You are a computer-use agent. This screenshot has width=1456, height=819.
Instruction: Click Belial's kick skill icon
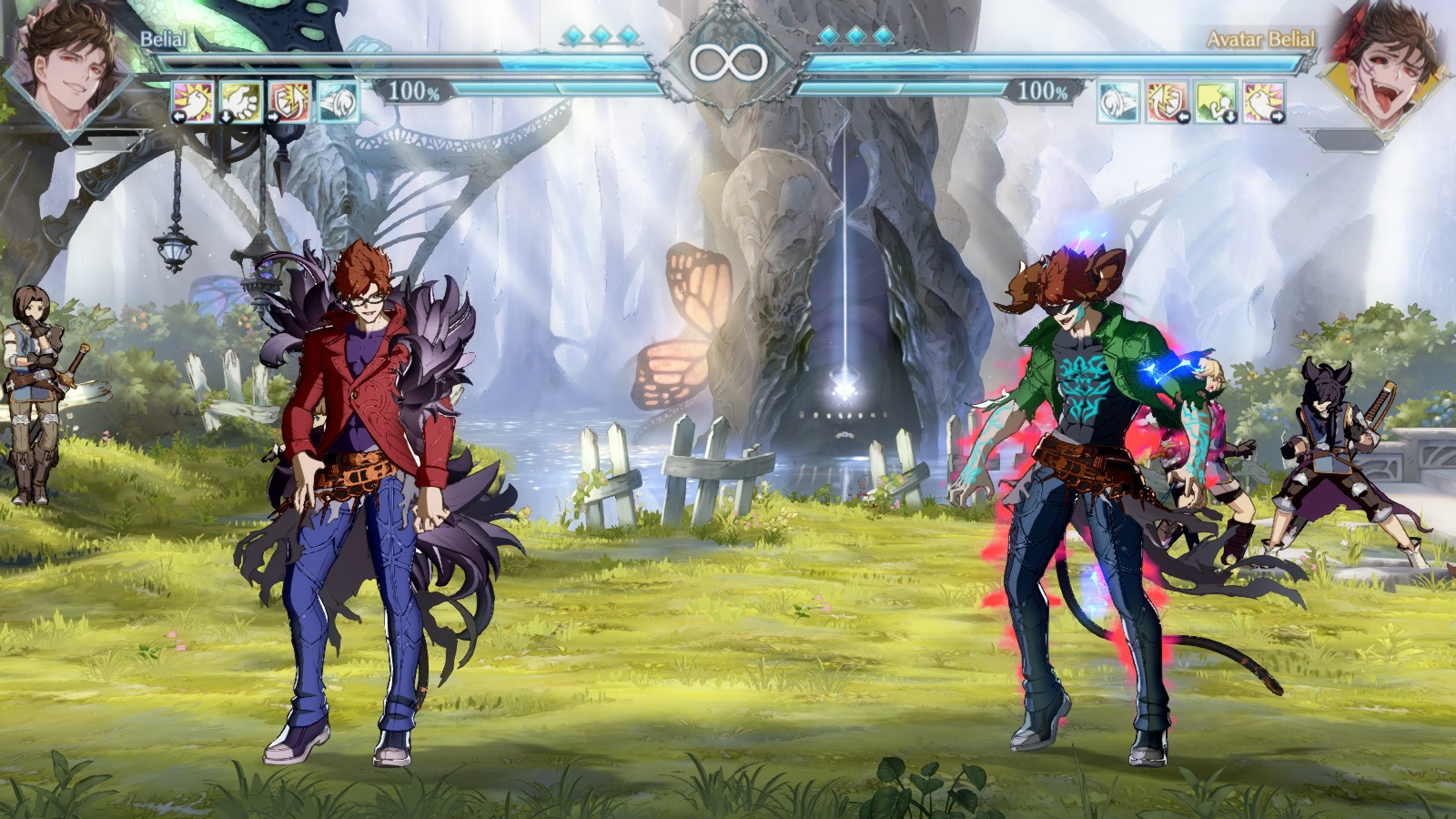[x=240, y=101]
